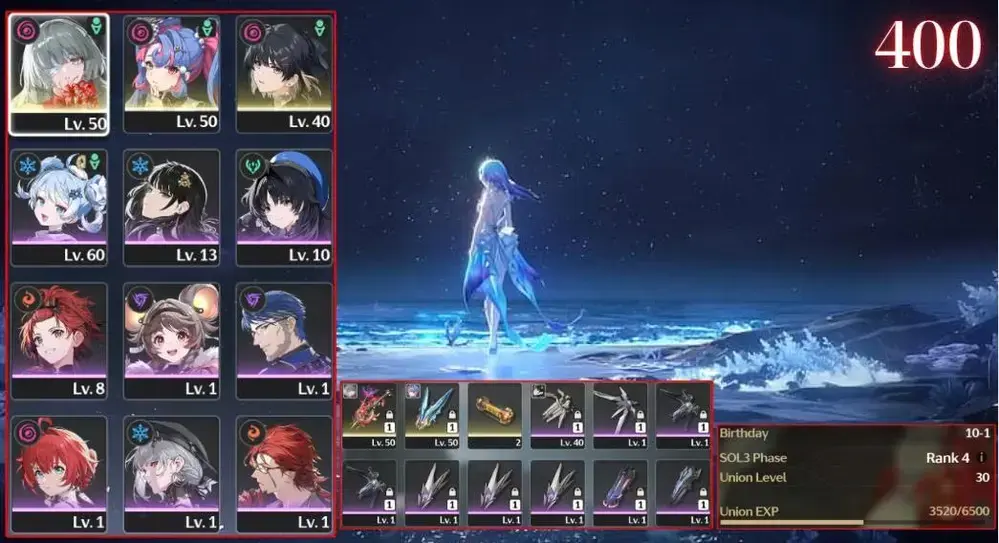Choose the blue and pink haired Lv. 50 character
Viewport: 999px width, 543px height.
click(x=172, y=73)
